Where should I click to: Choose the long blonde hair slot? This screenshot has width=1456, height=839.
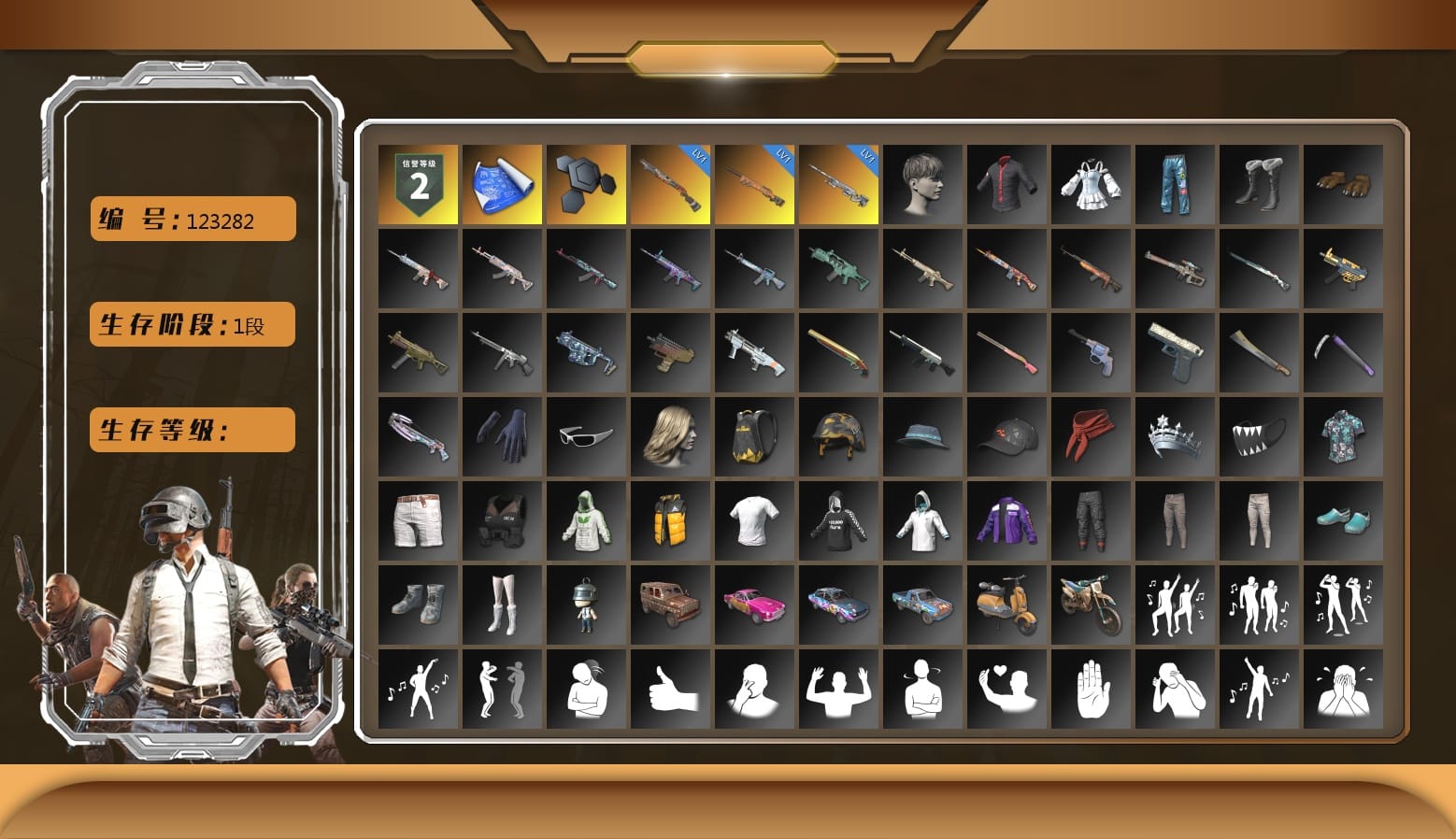tap(670, 436)
